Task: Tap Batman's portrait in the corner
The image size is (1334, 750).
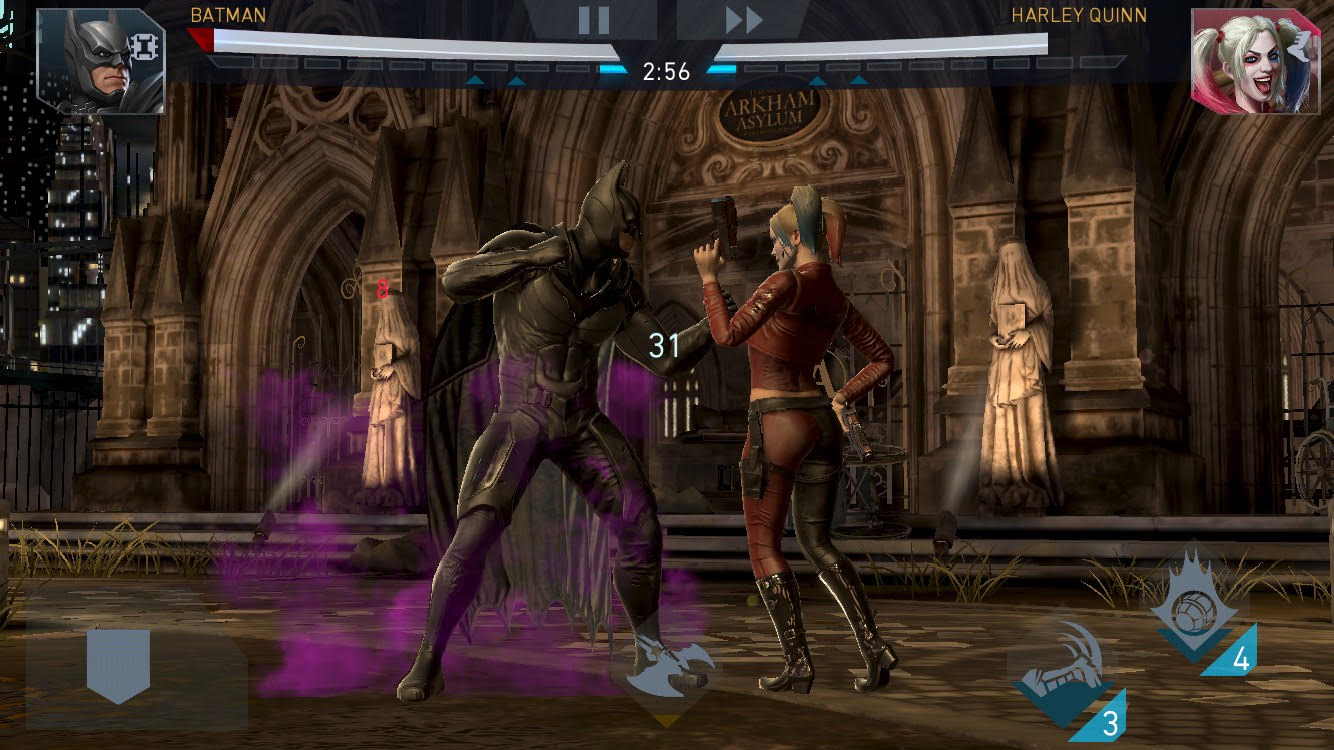Action: click(101, 61)
